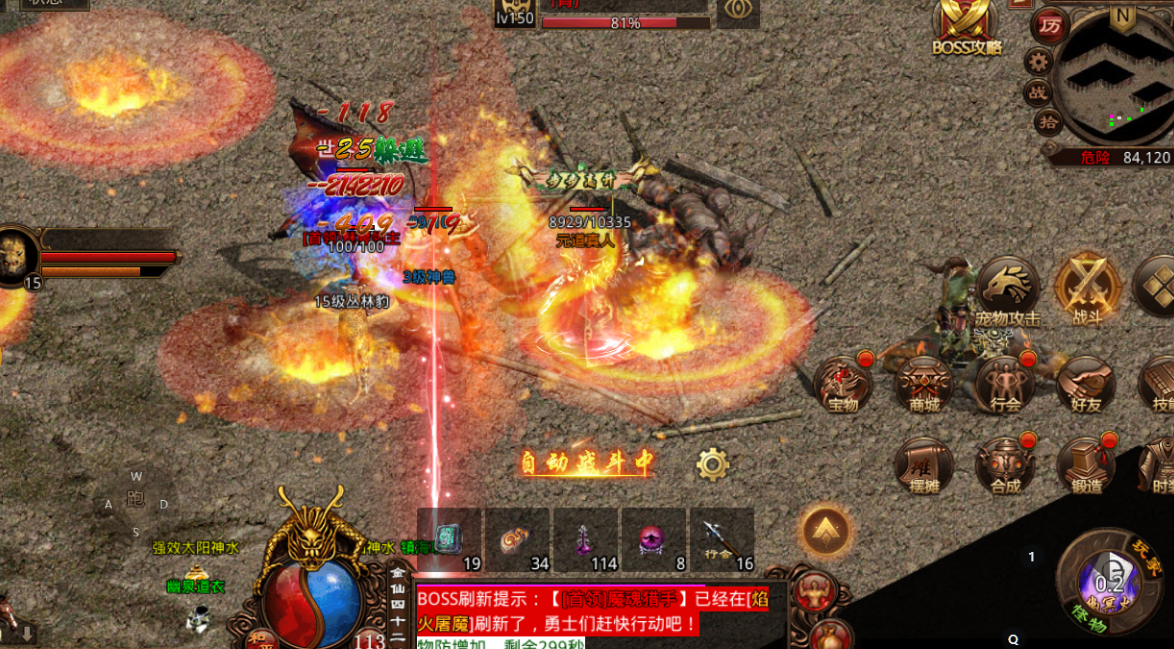Viewport: 1174px width, 649px height.
Task: Click the golden up-arrow collapse button
Action: [x=825, y=531]
